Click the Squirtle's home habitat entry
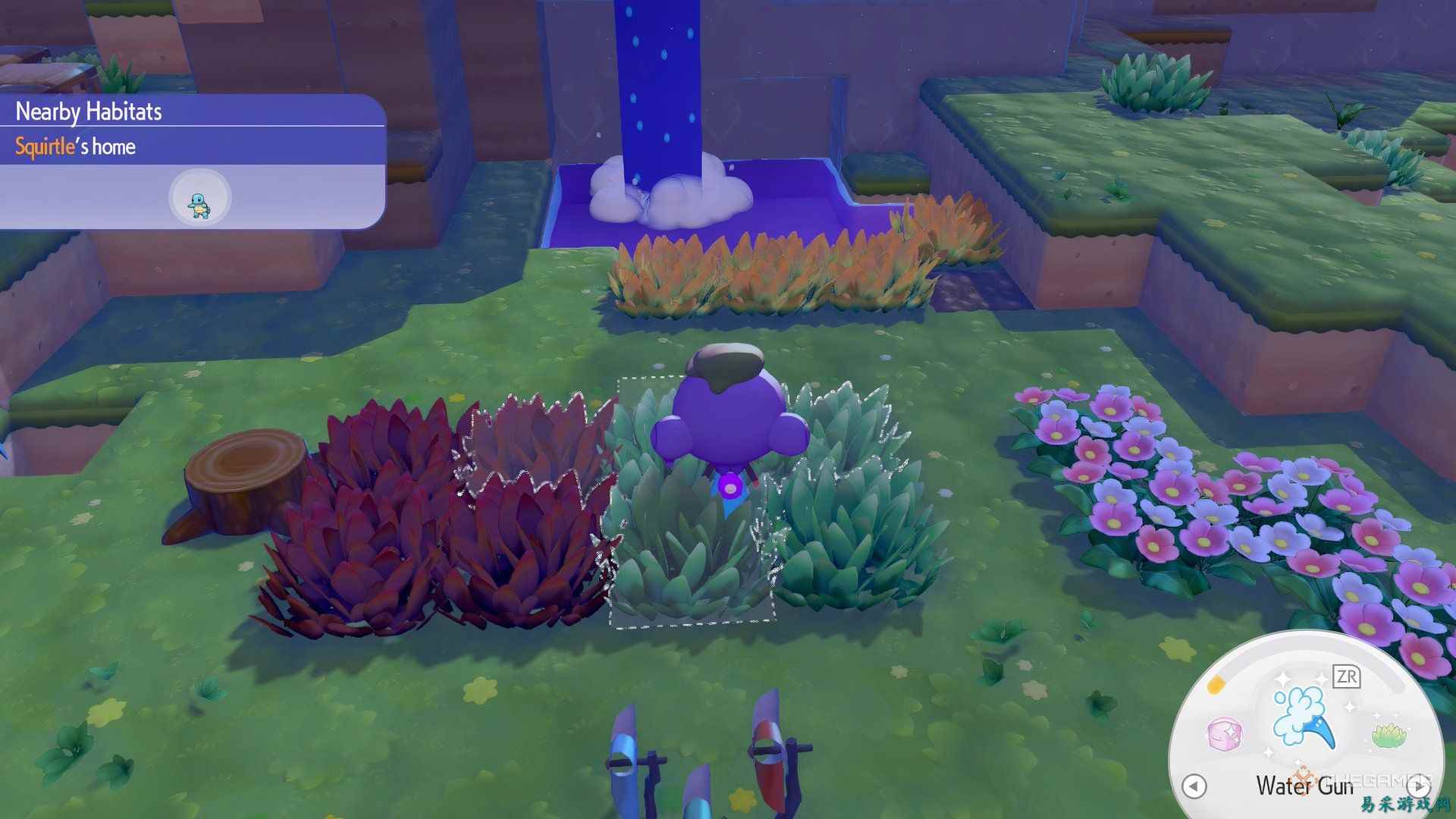This screenshot has height=819, width=1456. [75, 146]
